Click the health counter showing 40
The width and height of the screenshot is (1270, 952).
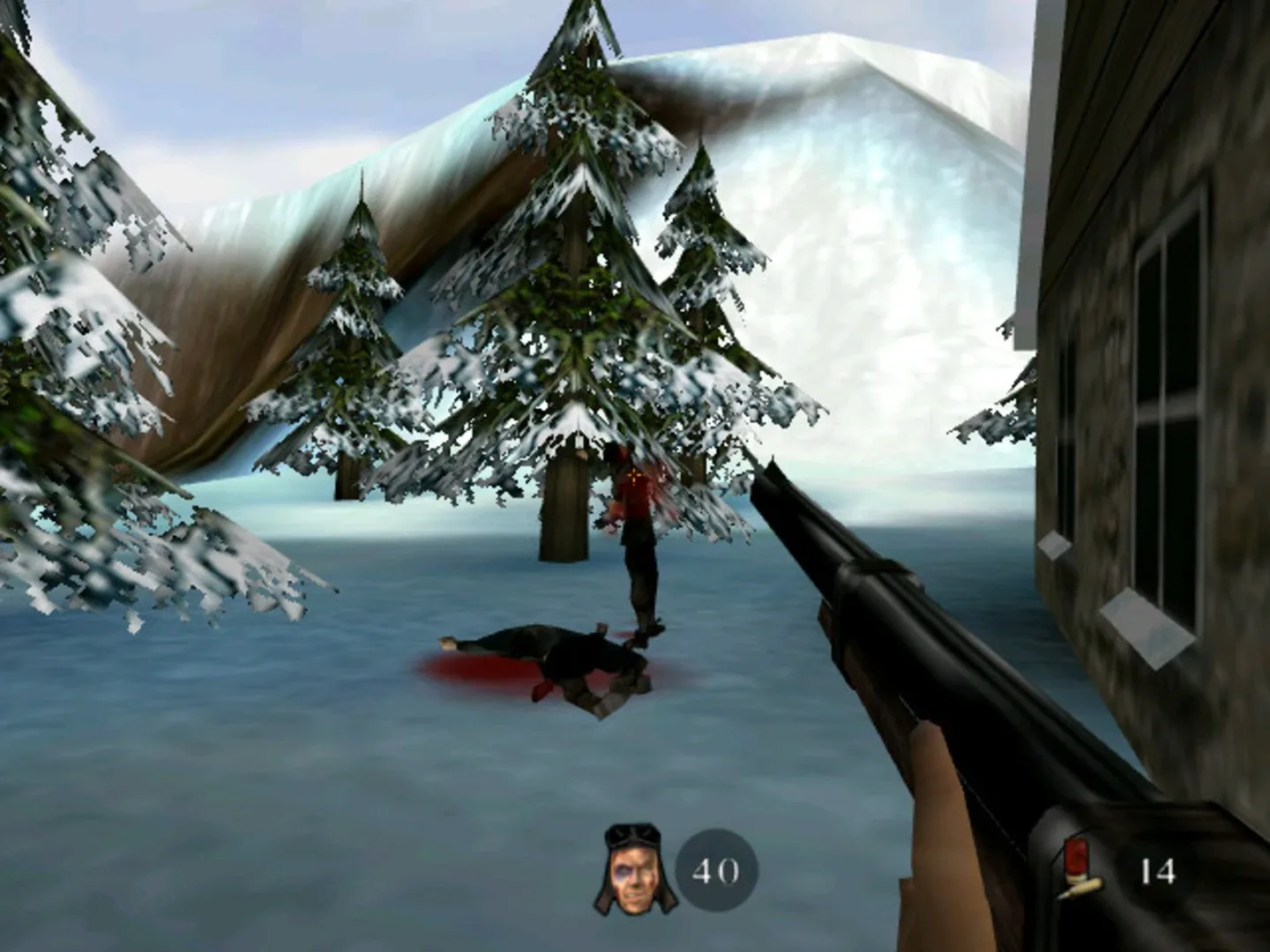click(716, 873)
